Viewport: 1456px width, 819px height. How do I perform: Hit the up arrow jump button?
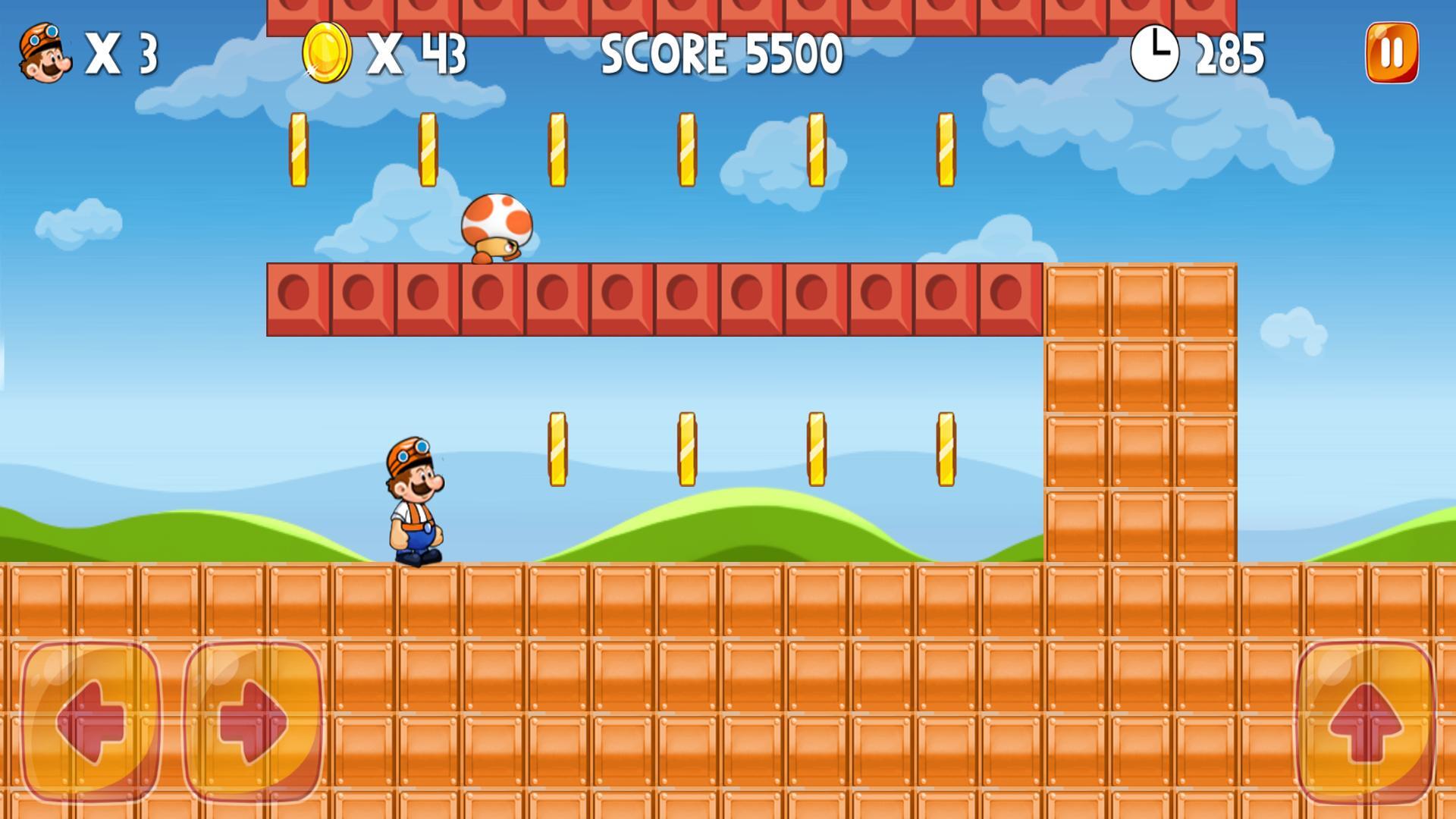tap(1365, 721)
